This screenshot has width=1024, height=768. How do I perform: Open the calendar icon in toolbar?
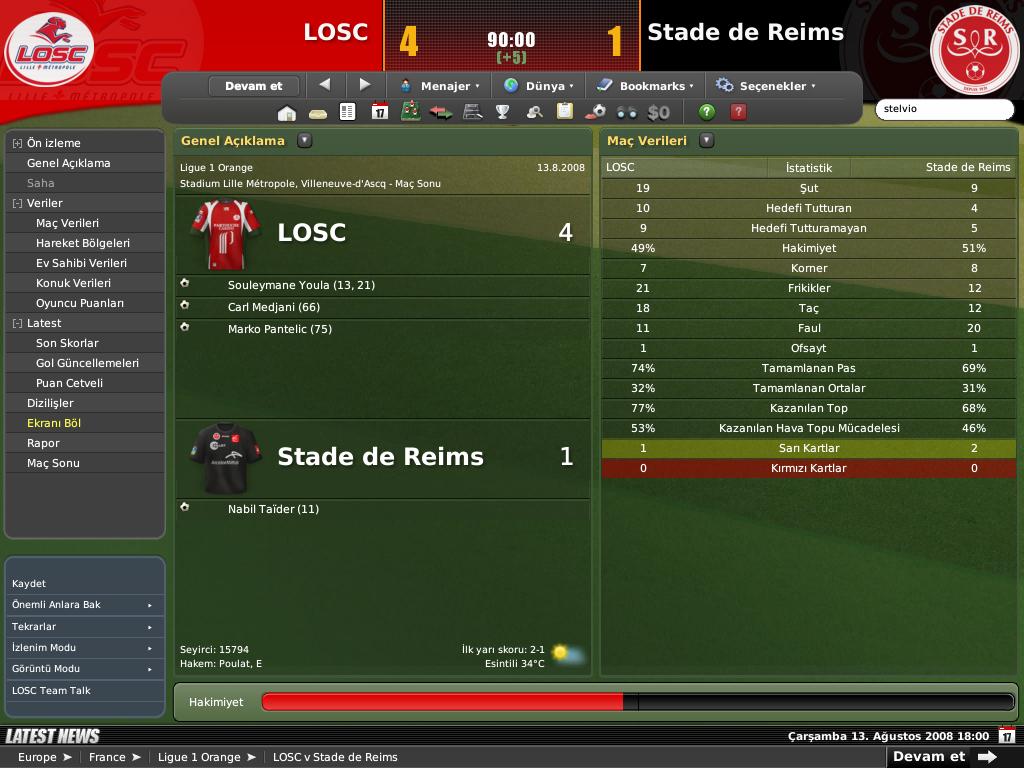point(380,112)
